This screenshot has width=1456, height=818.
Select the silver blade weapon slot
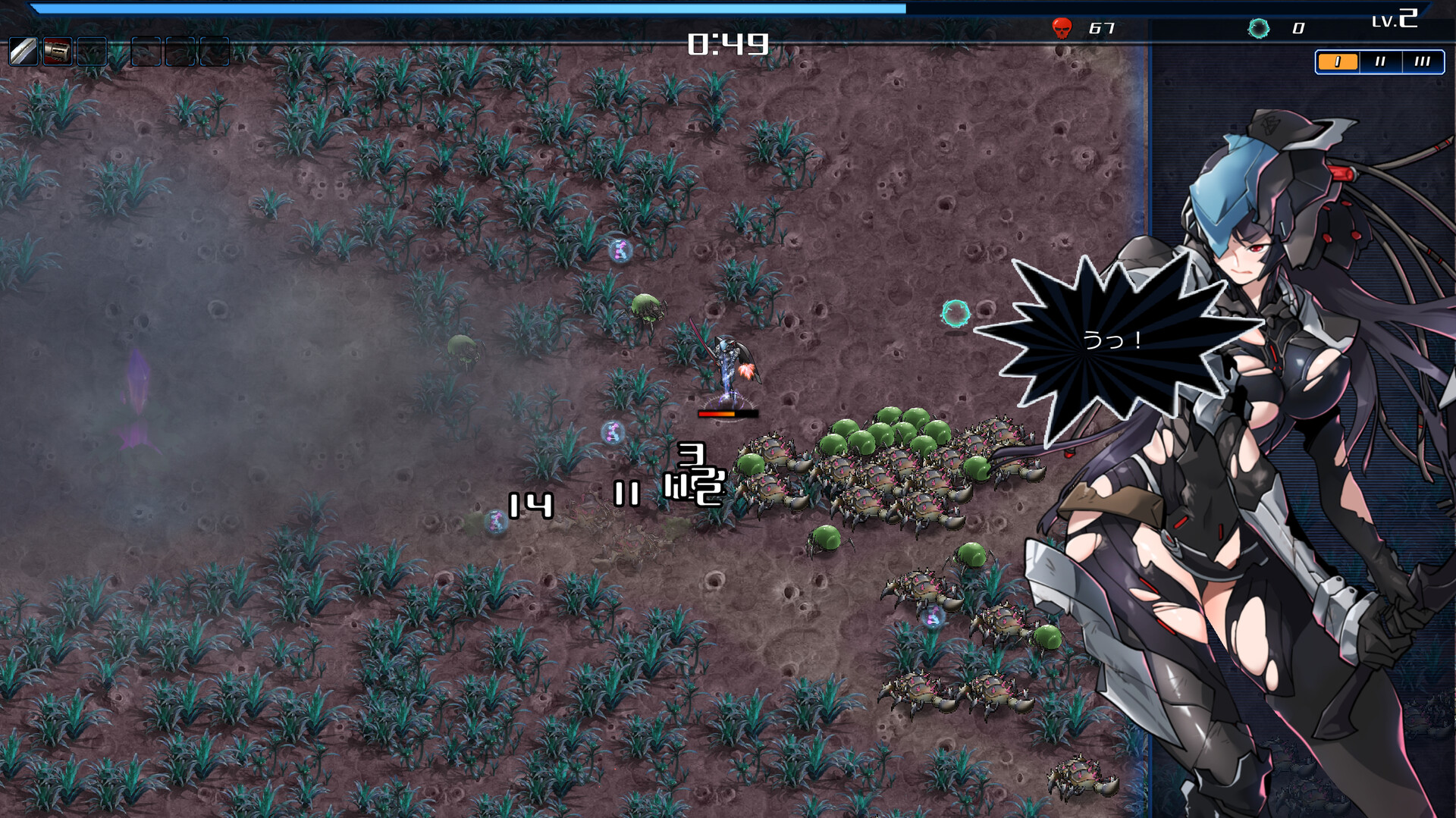click(23, 52)
